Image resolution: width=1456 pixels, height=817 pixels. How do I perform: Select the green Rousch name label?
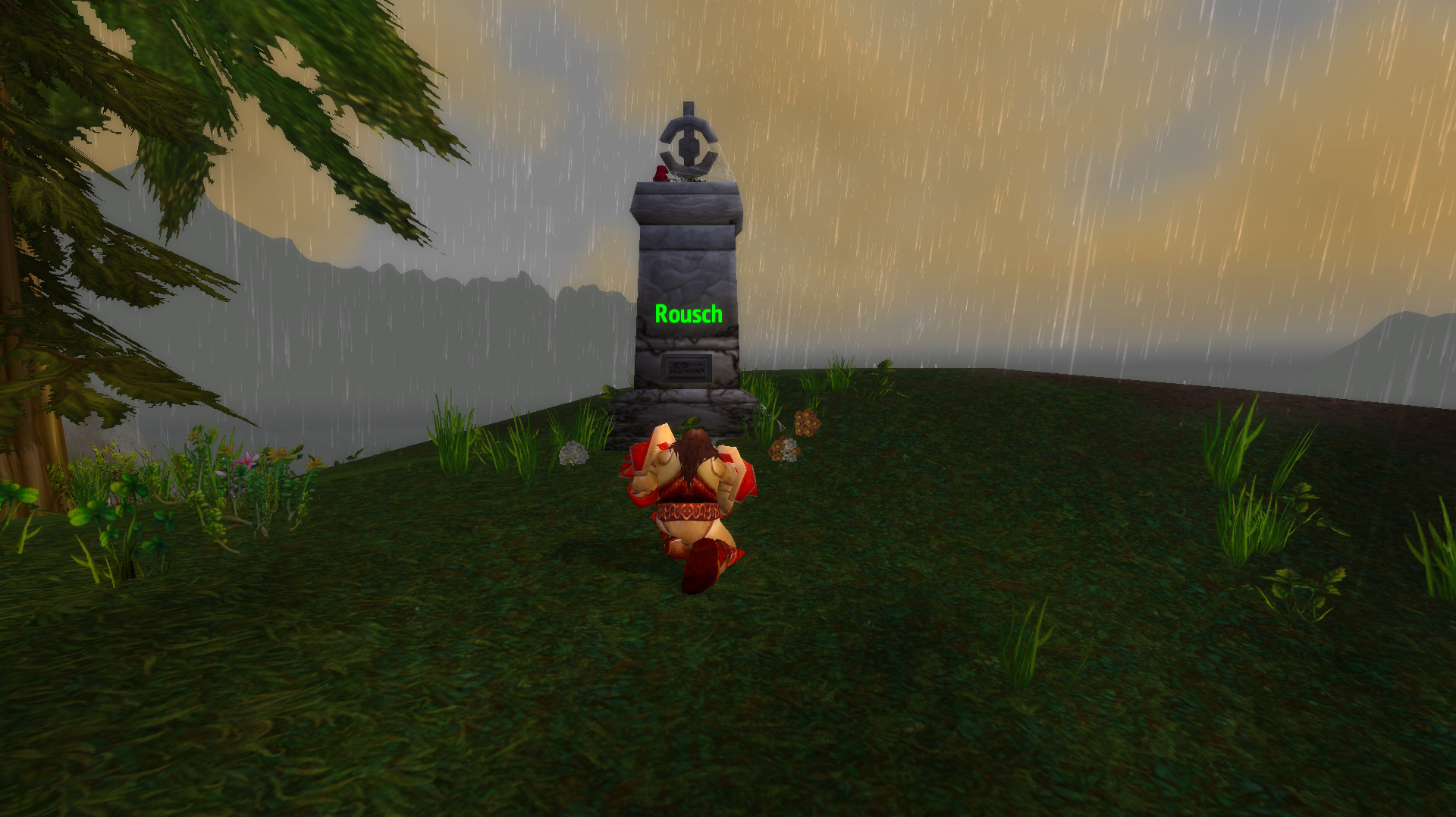coord(688,314)
